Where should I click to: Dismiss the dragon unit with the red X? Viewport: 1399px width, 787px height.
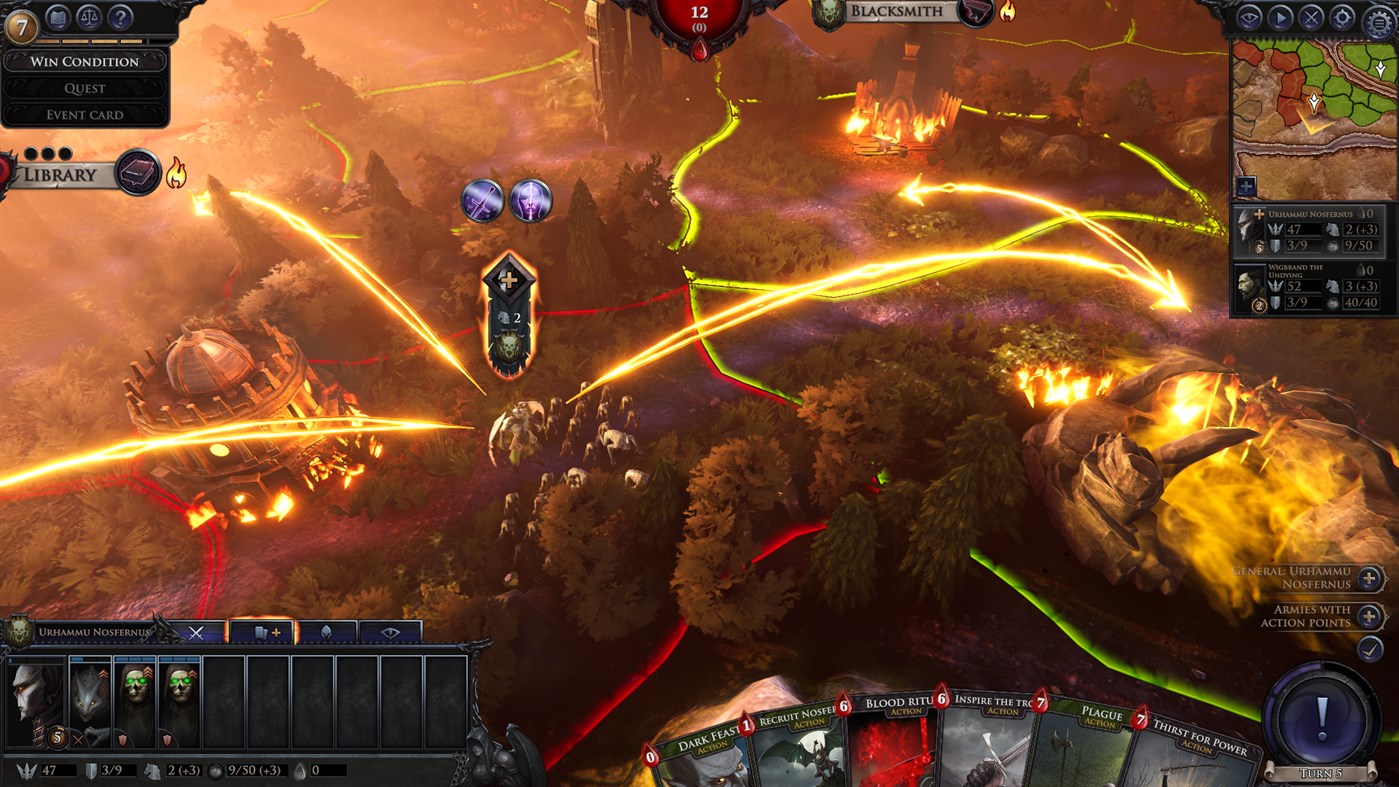[77, 739]
